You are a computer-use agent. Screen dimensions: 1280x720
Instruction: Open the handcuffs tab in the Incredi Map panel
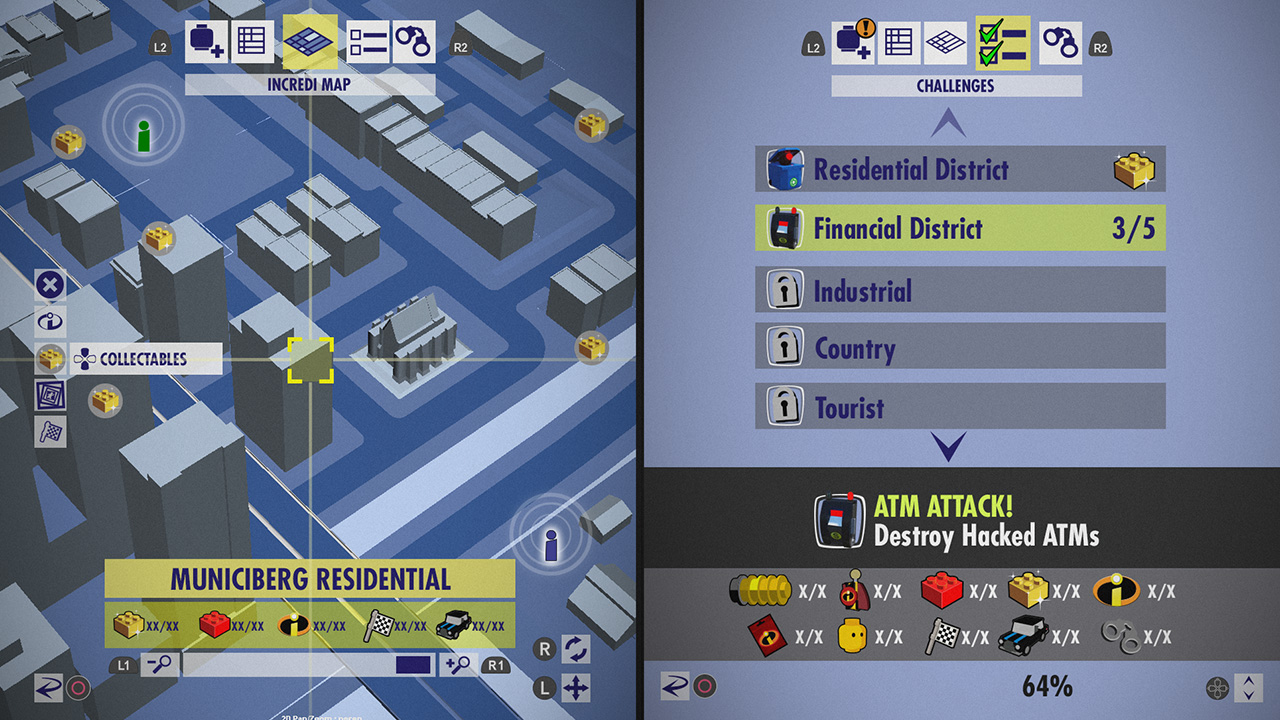coord(413,43)
